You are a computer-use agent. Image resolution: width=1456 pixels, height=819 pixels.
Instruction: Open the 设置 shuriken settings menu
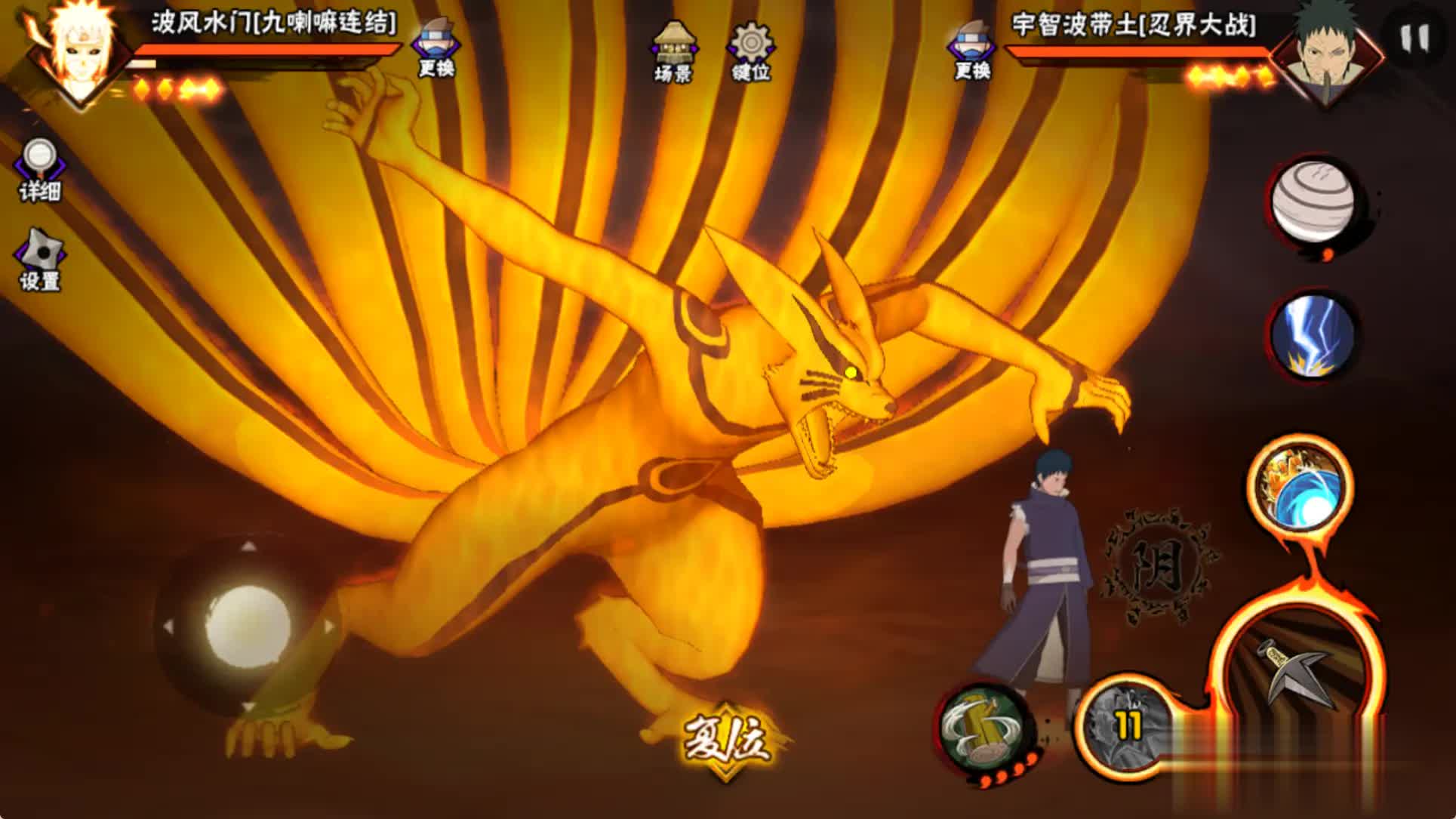click(x=39, y=260)
